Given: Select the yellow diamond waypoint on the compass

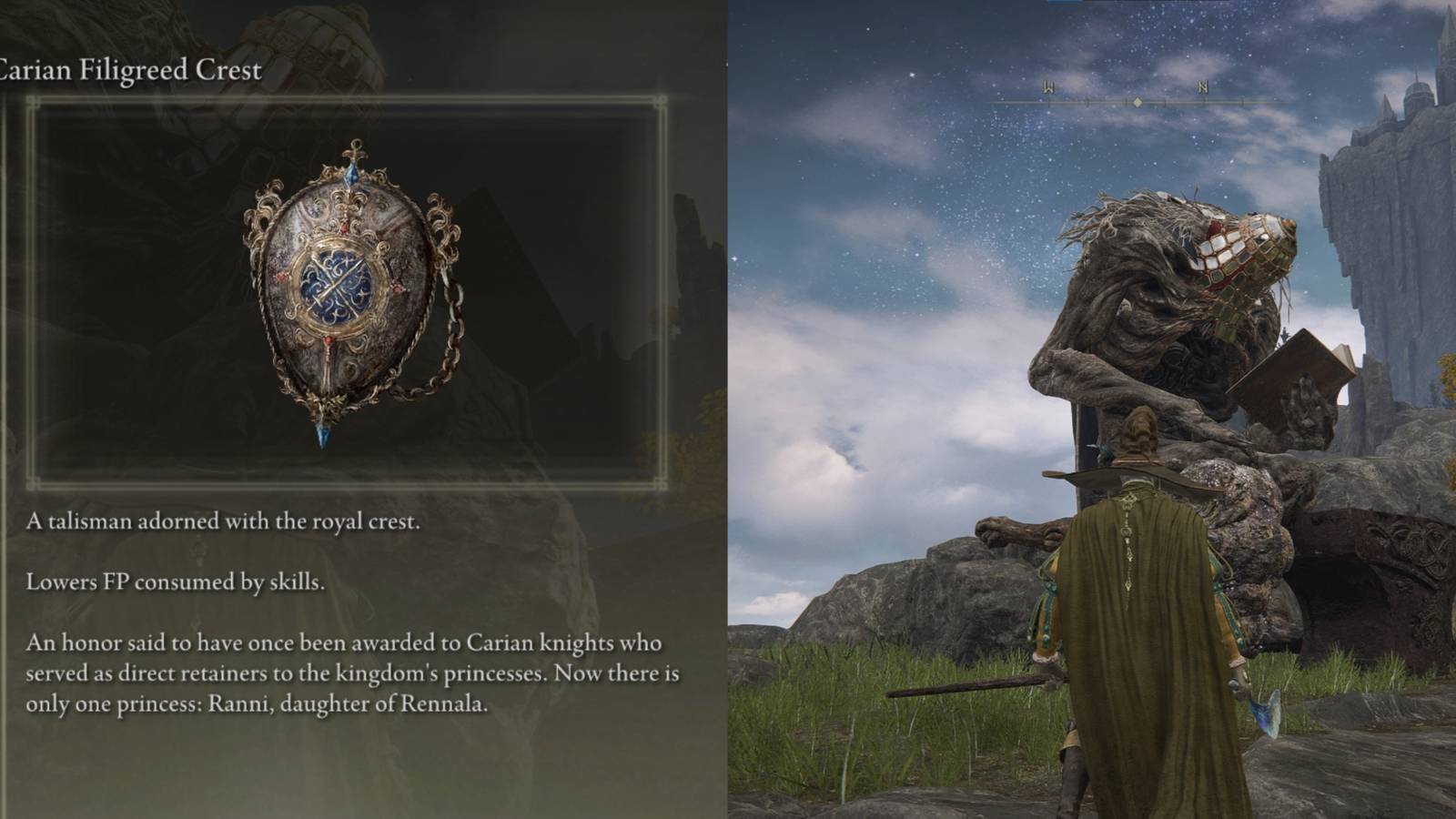Looking at the screenshot, I should 1137,103.
